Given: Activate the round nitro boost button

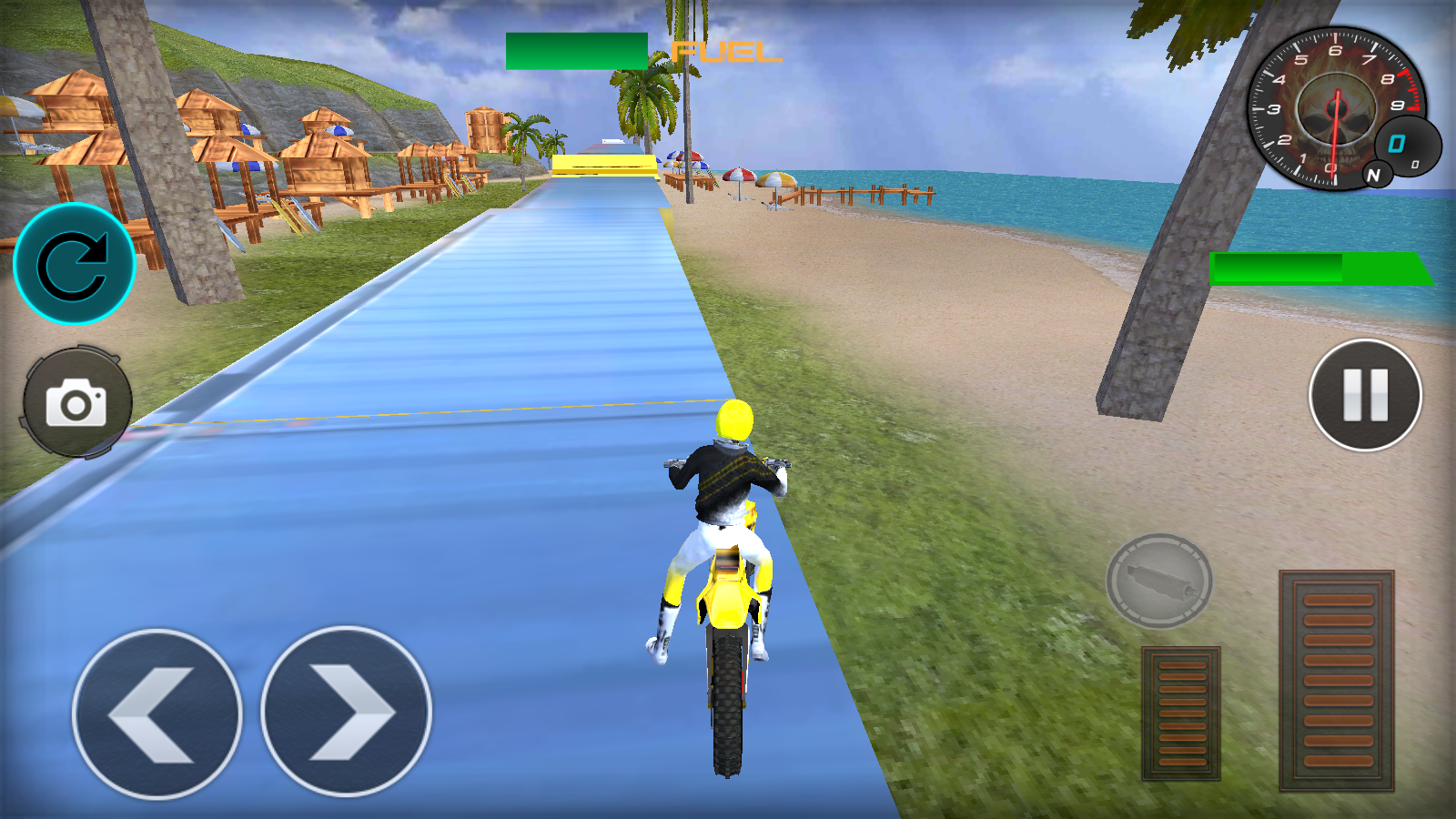Looking at the screenshot, I should (1158, 581).
